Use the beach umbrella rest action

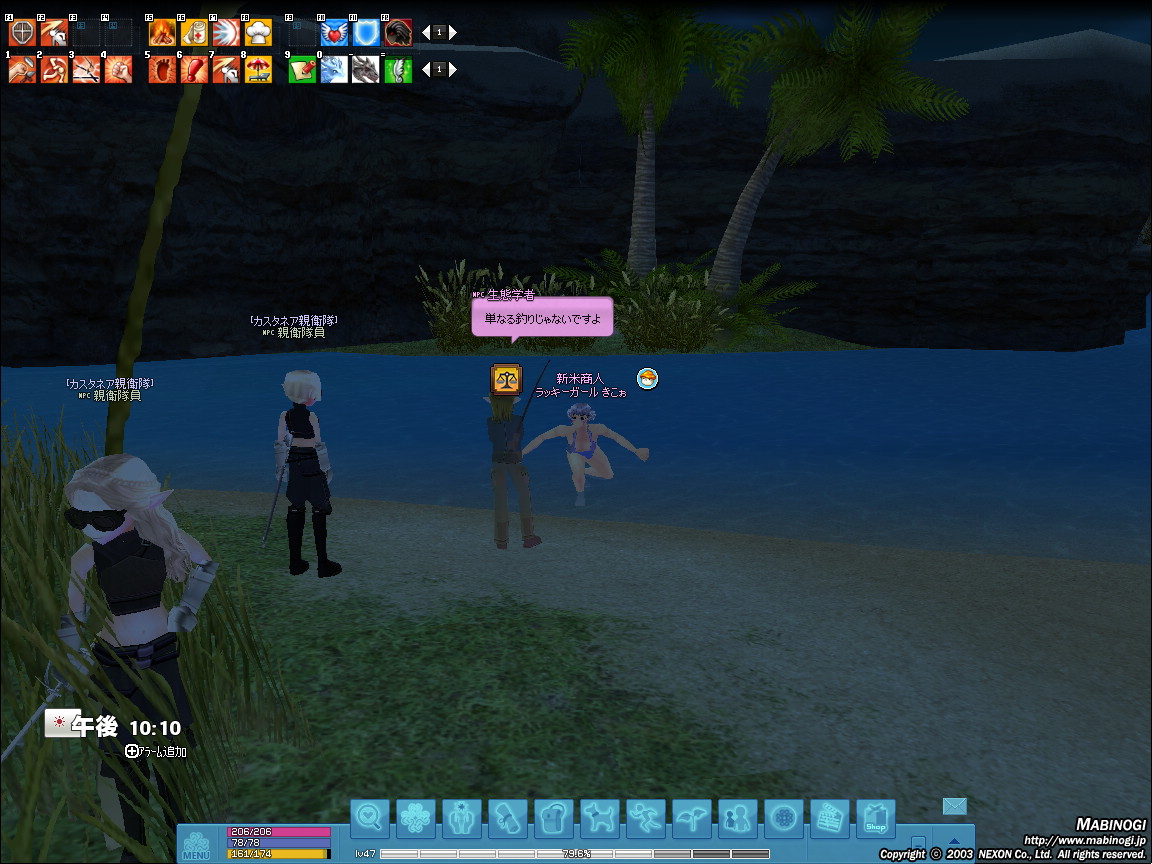click(258, 70)
